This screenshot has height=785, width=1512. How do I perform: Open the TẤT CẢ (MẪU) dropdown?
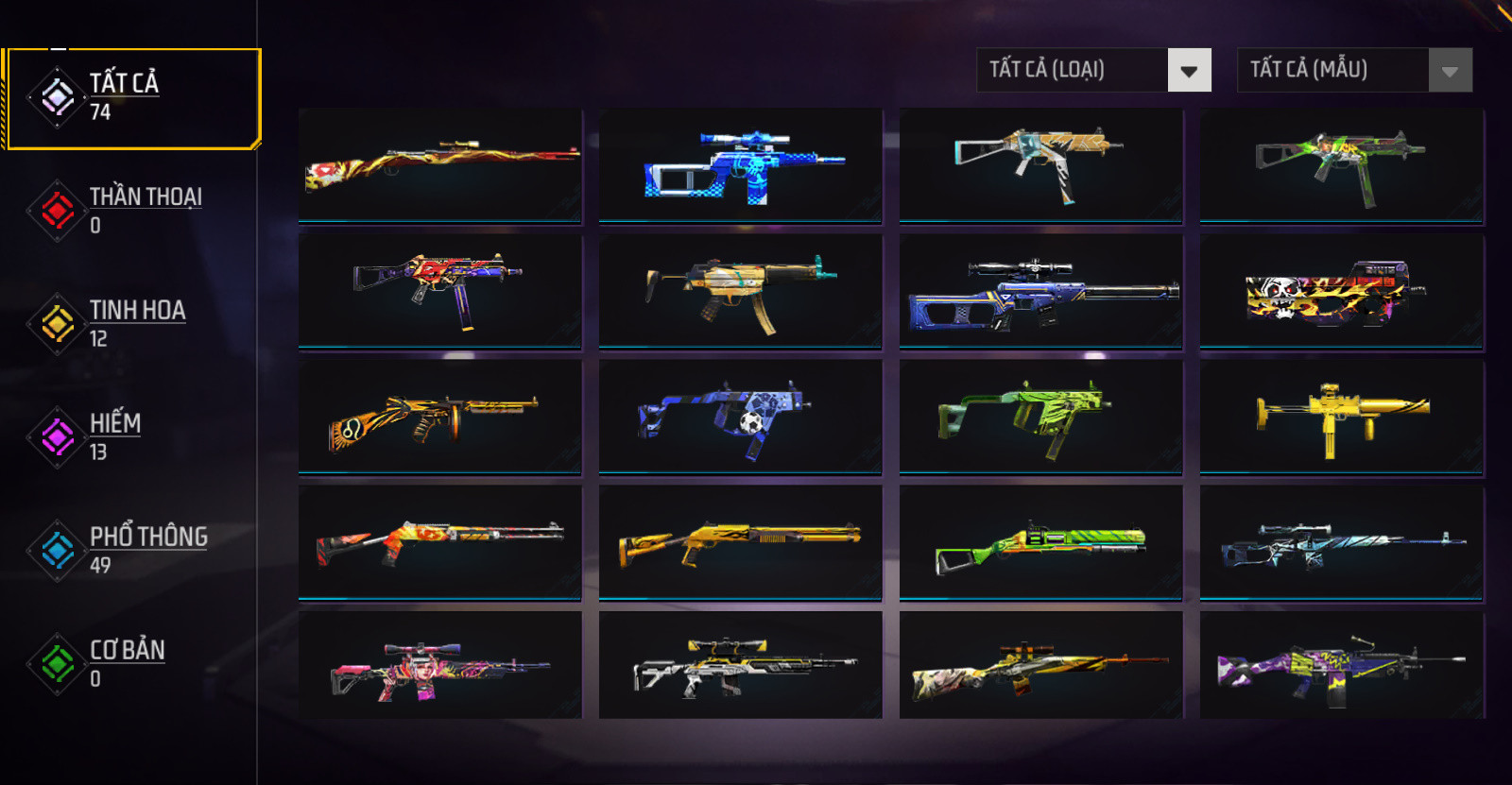coord(1354,70)
